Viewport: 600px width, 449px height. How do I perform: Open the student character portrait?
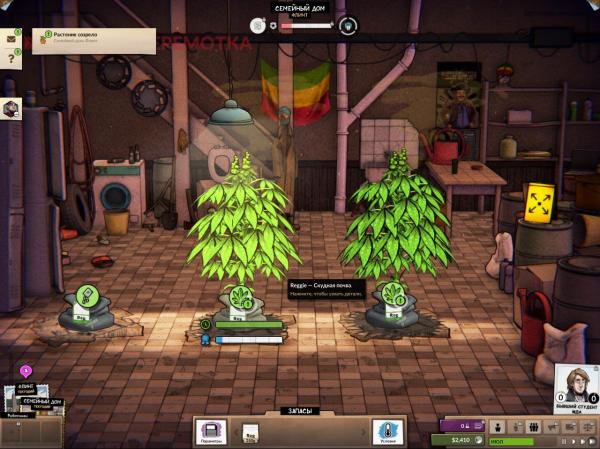[576, 385]
